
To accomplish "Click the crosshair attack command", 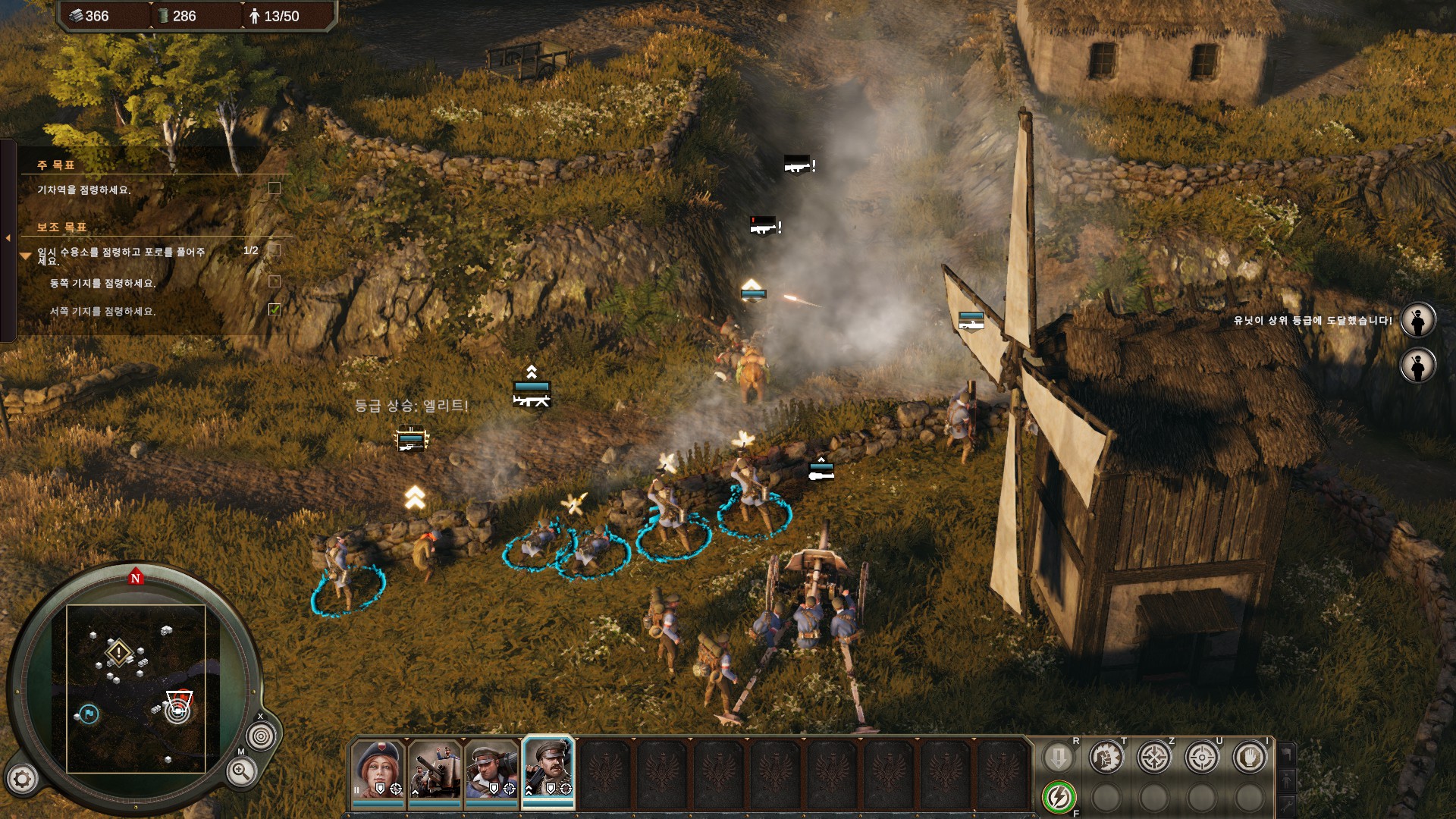I will pos(1202,757).
